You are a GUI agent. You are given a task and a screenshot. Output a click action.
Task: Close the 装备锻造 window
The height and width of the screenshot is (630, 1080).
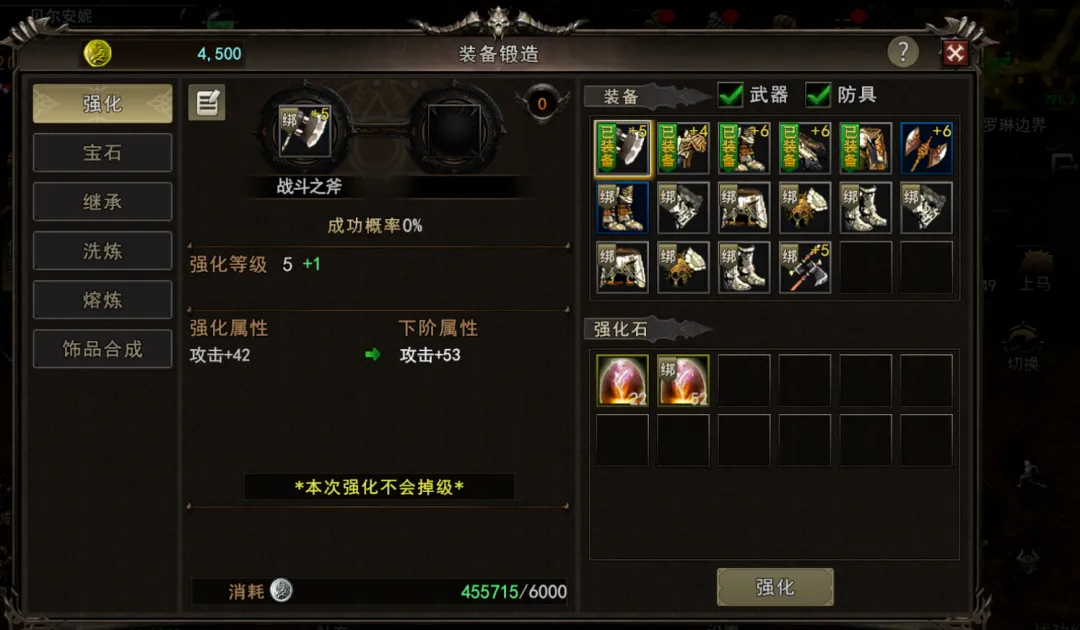pos(955,53)
